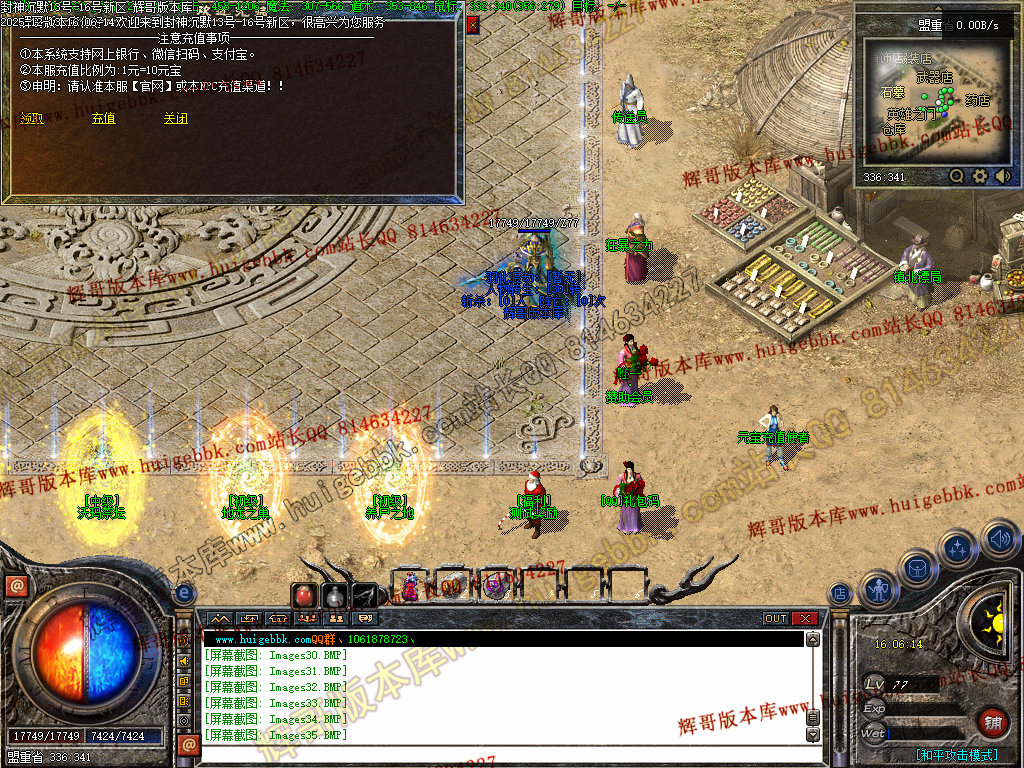Use the red health potion quick slot
This screenshot has height=768, width=1024.
click(x=304, y=596)
